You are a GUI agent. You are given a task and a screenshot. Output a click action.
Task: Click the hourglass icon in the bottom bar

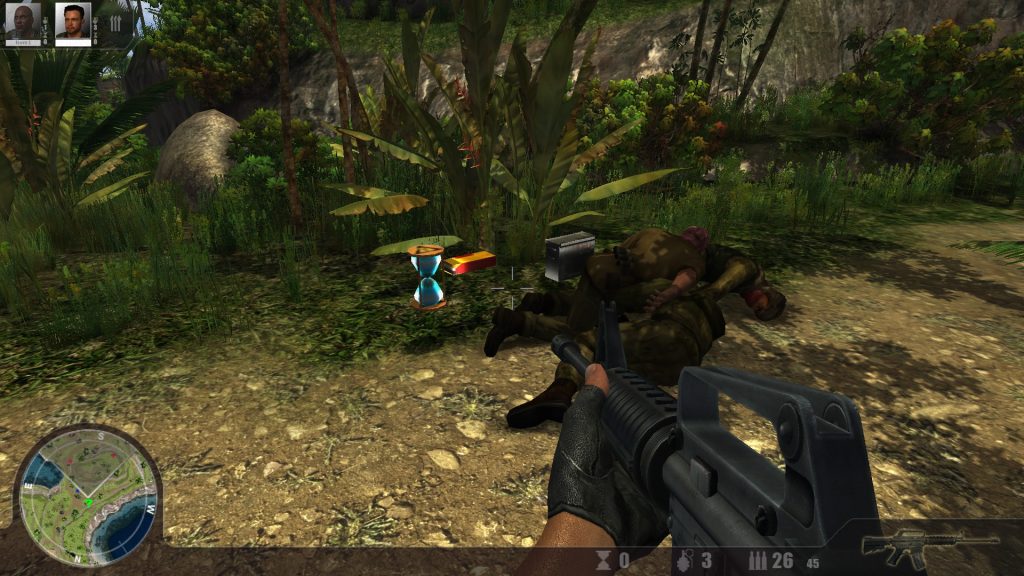point(603,560)
